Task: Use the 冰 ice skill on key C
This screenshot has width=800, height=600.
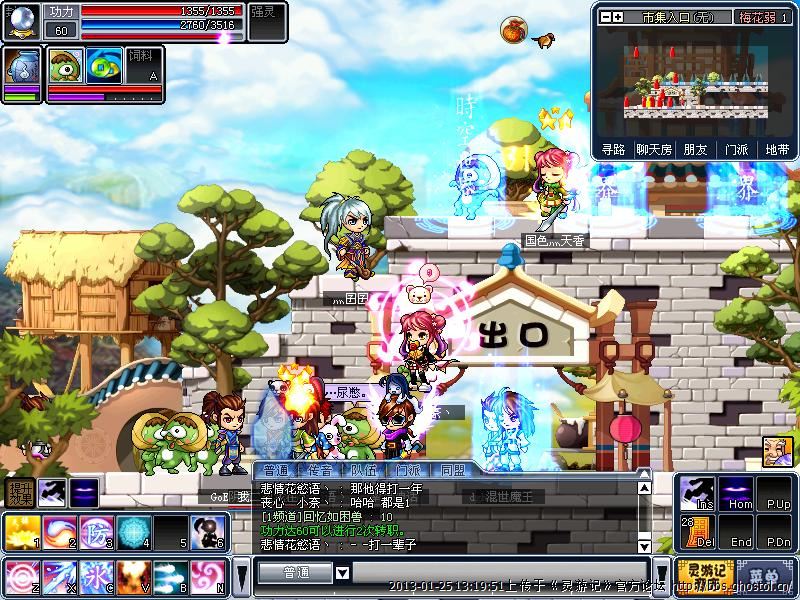Action: [x=95, y=576]
